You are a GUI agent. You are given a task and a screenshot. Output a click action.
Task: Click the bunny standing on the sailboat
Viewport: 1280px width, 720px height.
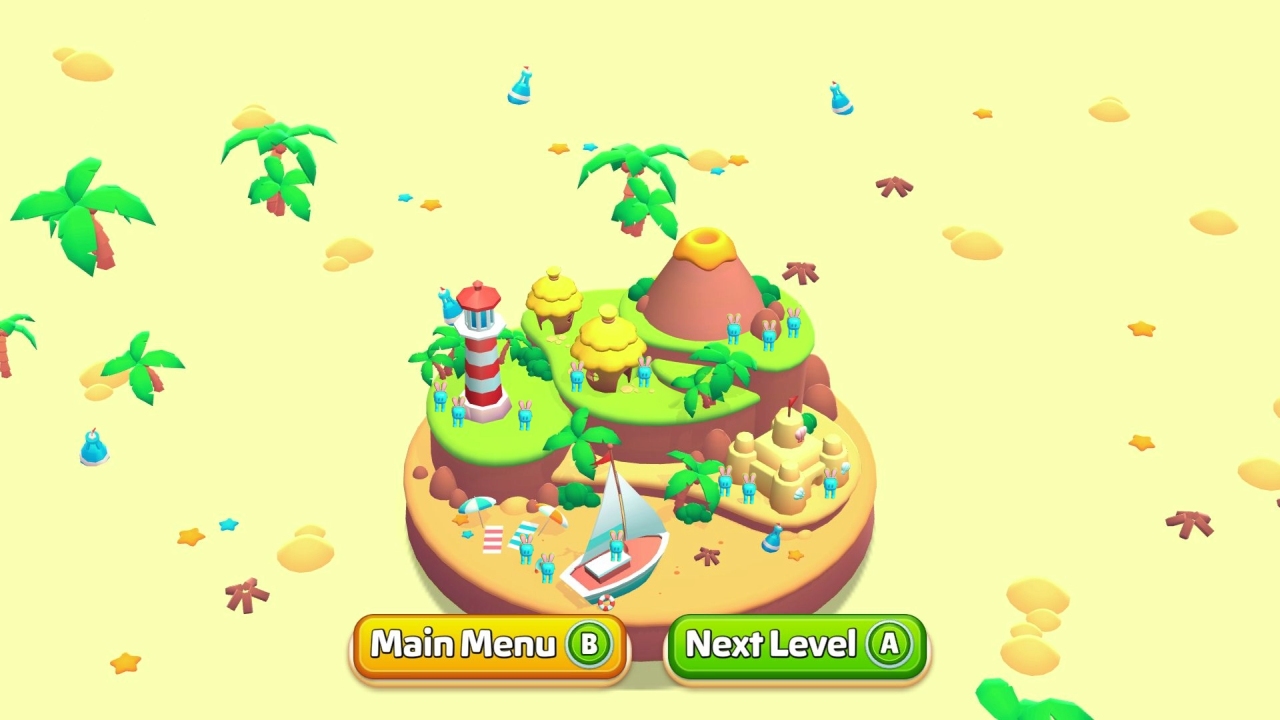615,548
